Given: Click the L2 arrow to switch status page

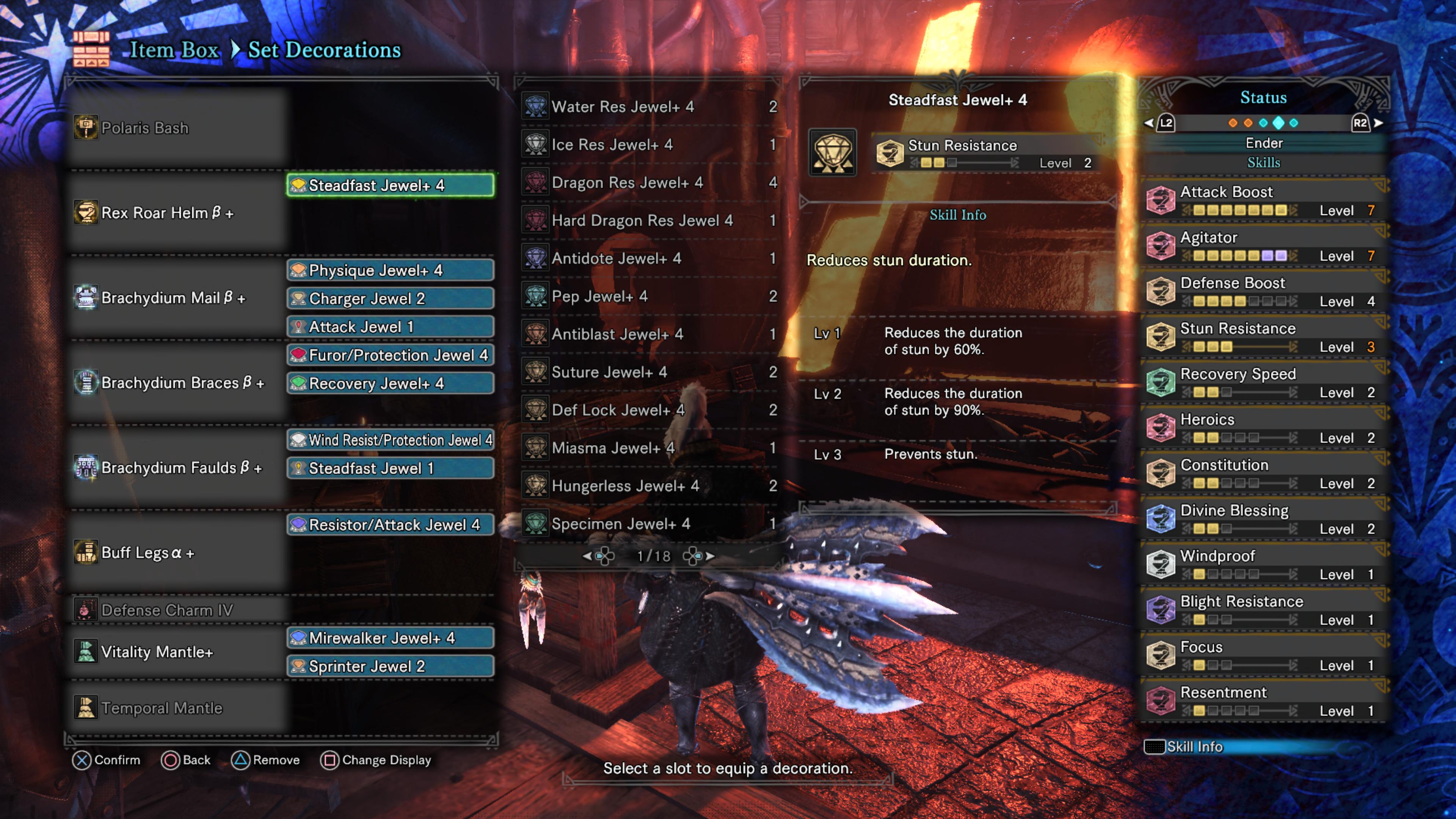Looking at the screenshot, I should tap(1167, 122).
